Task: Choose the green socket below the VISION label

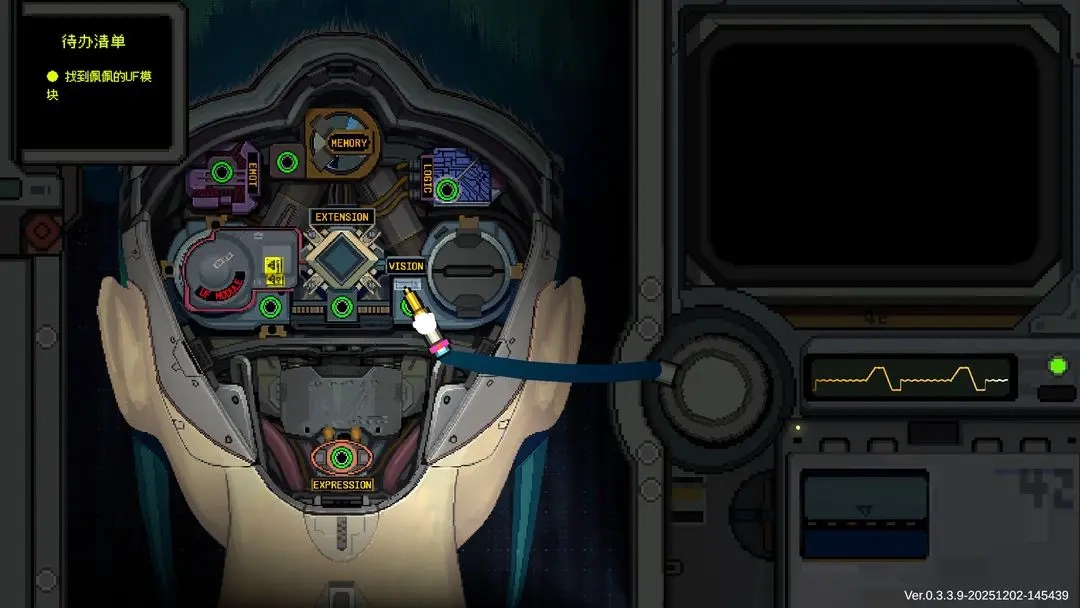Action: pos(410,306)
